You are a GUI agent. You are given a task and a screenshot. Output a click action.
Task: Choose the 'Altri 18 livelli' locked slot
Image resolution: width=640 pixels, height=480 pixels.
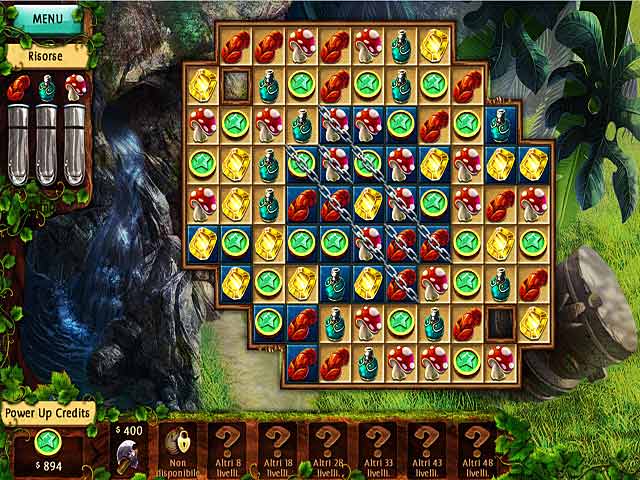278,447
